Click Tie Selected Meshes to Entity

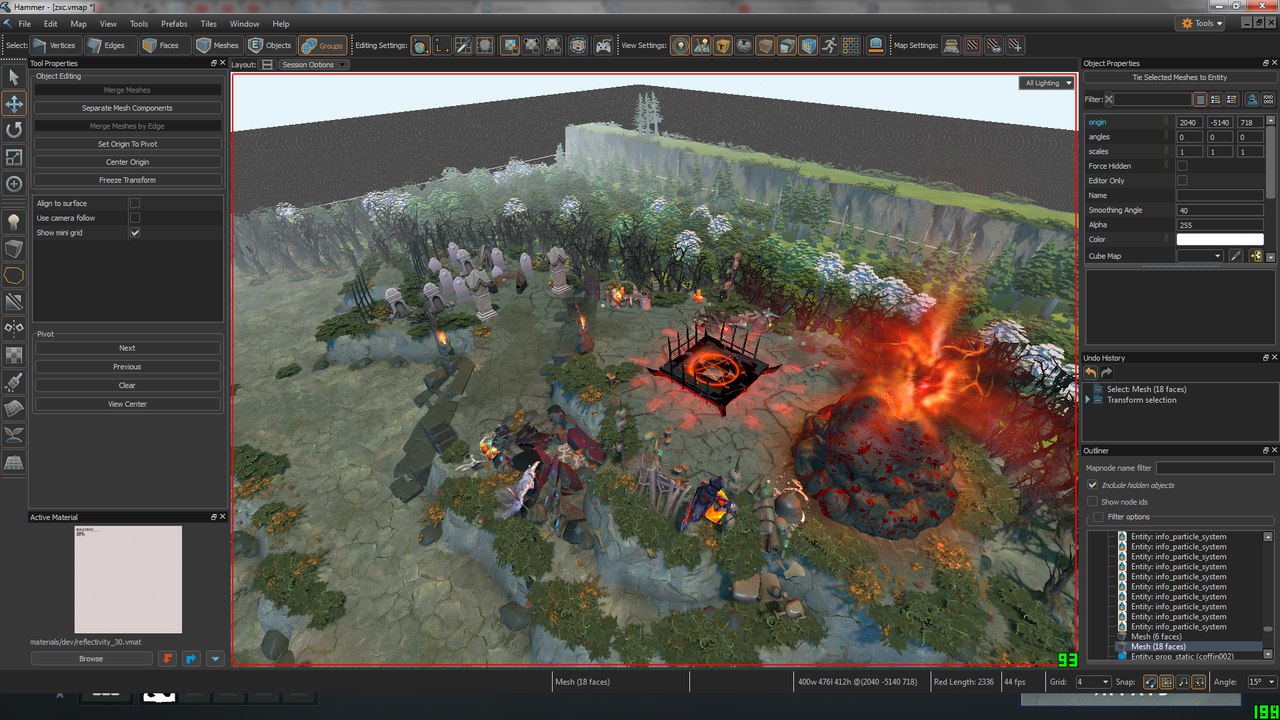pyautogui.click(x=1179, y=77)
